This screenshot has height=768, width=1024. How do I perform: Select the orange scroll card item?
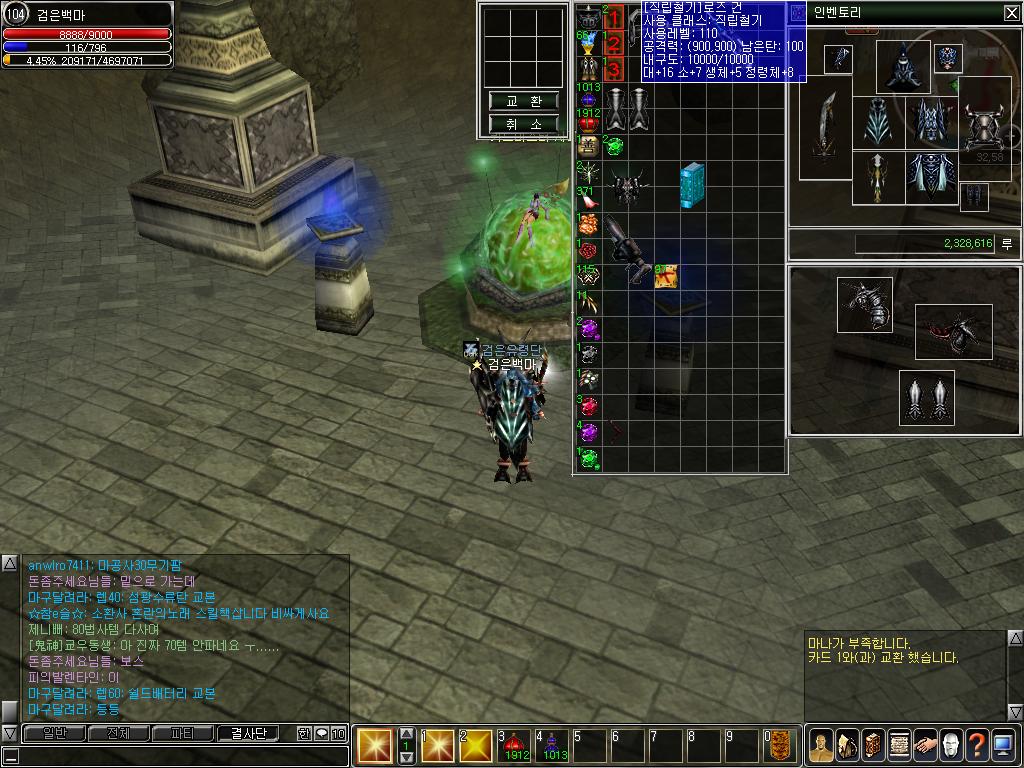[666, 276]
